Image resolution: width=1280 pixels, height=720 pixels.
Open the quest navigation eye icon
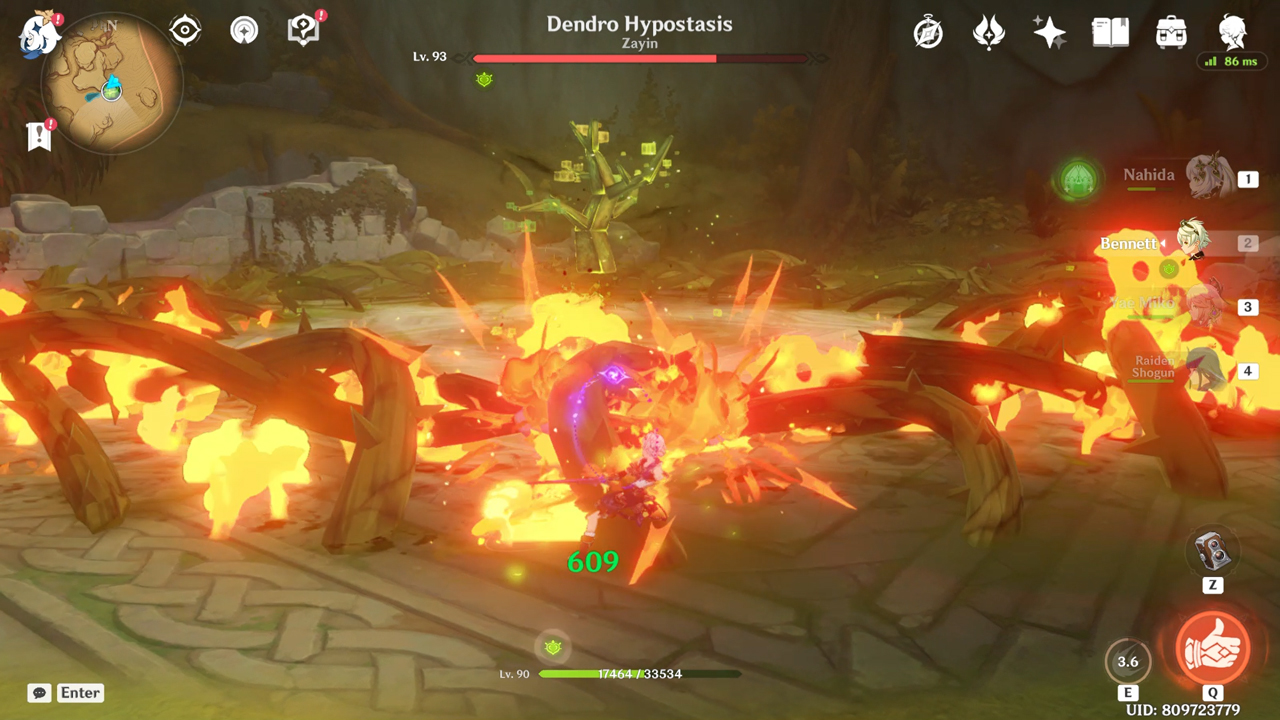pyautogui.click(x=185, y=31)
